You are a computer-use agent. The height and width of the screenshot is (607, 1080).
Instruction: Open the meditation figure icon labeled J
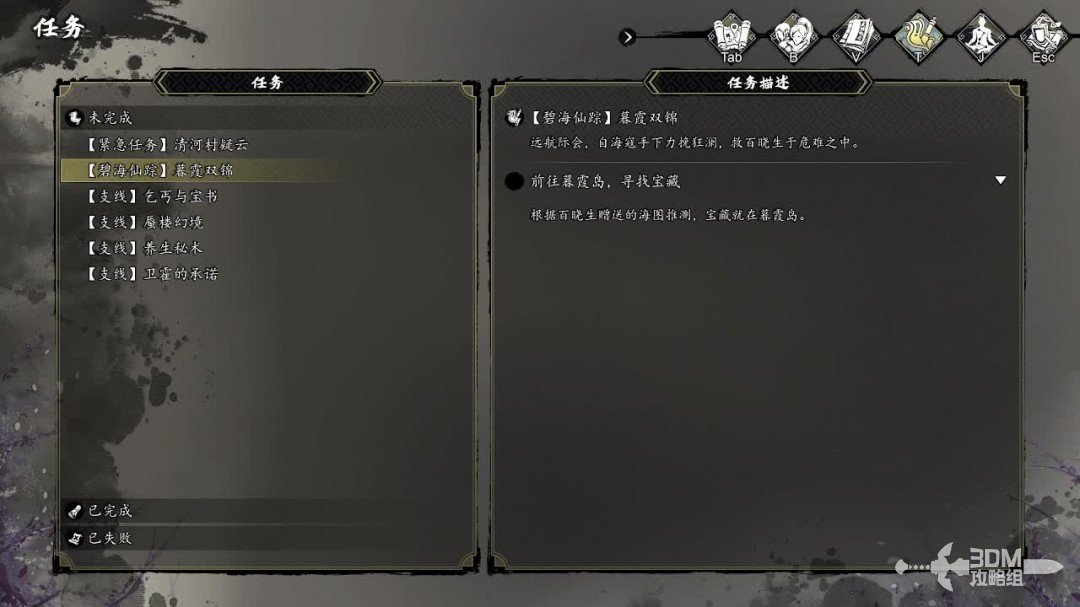(979, 37)
